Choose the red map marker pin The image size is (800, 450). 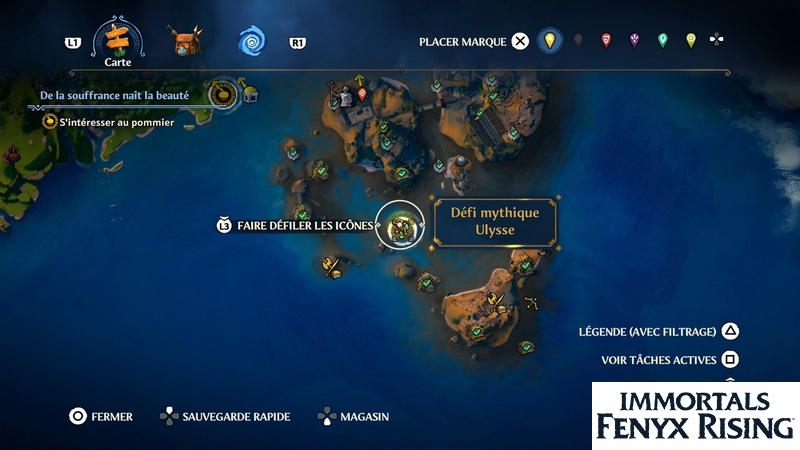[x=606, y=41]
